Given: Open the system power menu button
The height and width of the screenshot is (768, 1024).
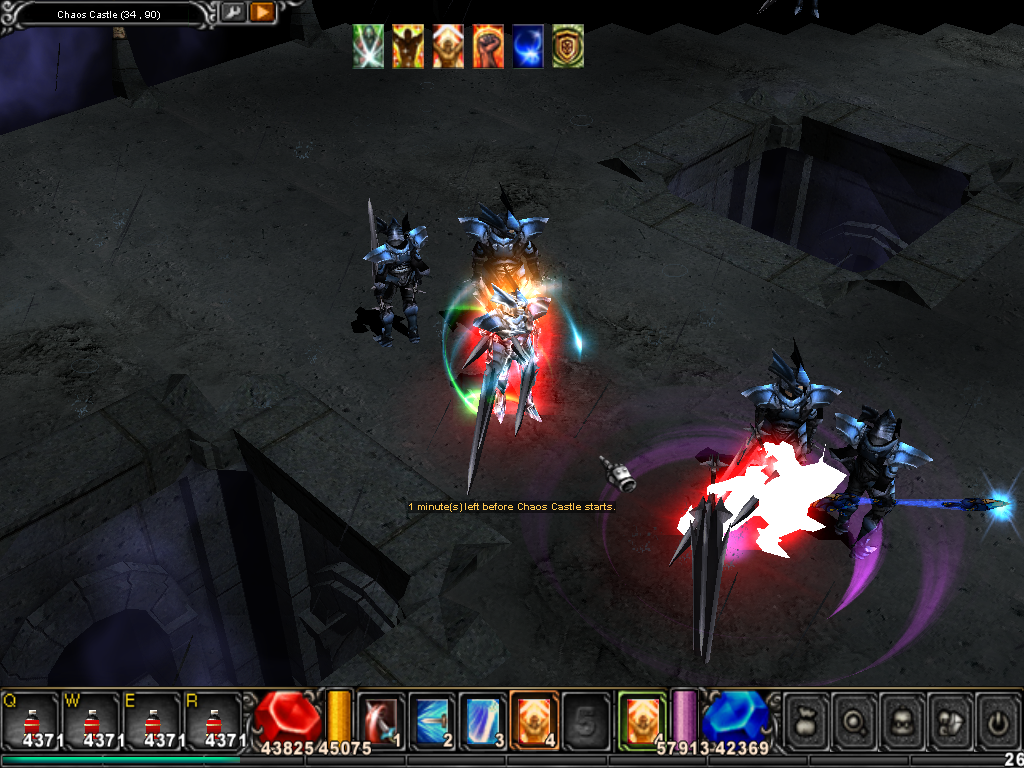Looking at the screenshot, I should coord(999,718).
